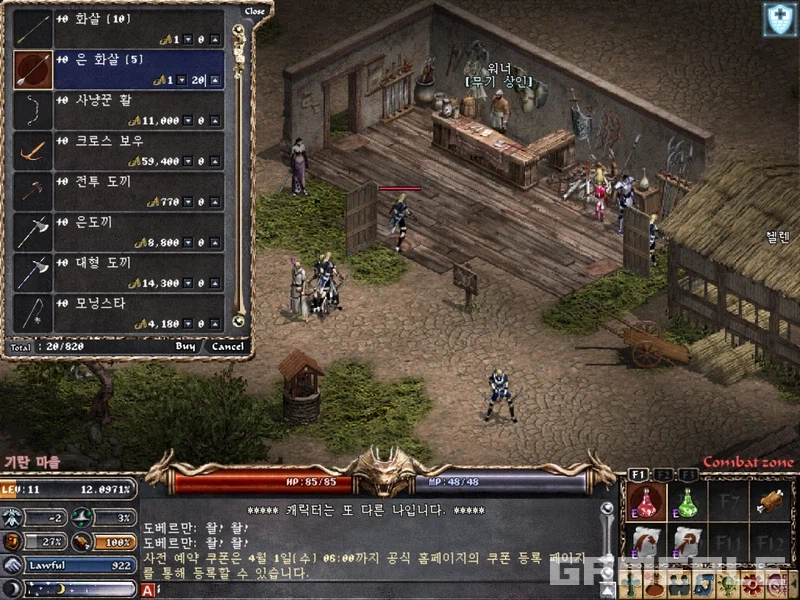800x600 pixels.
Task: Cancel the shop purchase
Action: click(x=227, y=347)
